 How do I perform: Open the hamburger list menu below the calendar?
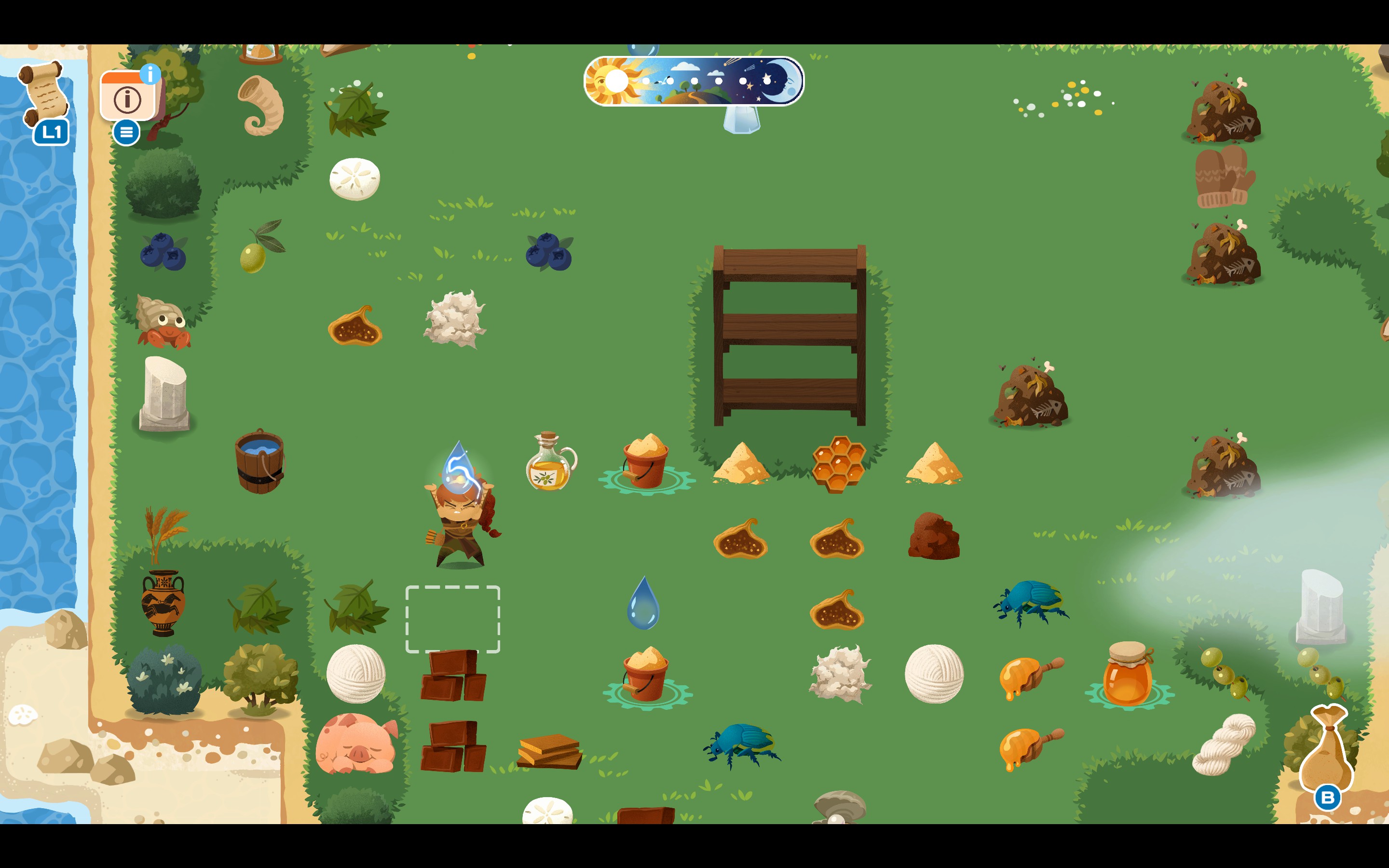coord(126,133)
